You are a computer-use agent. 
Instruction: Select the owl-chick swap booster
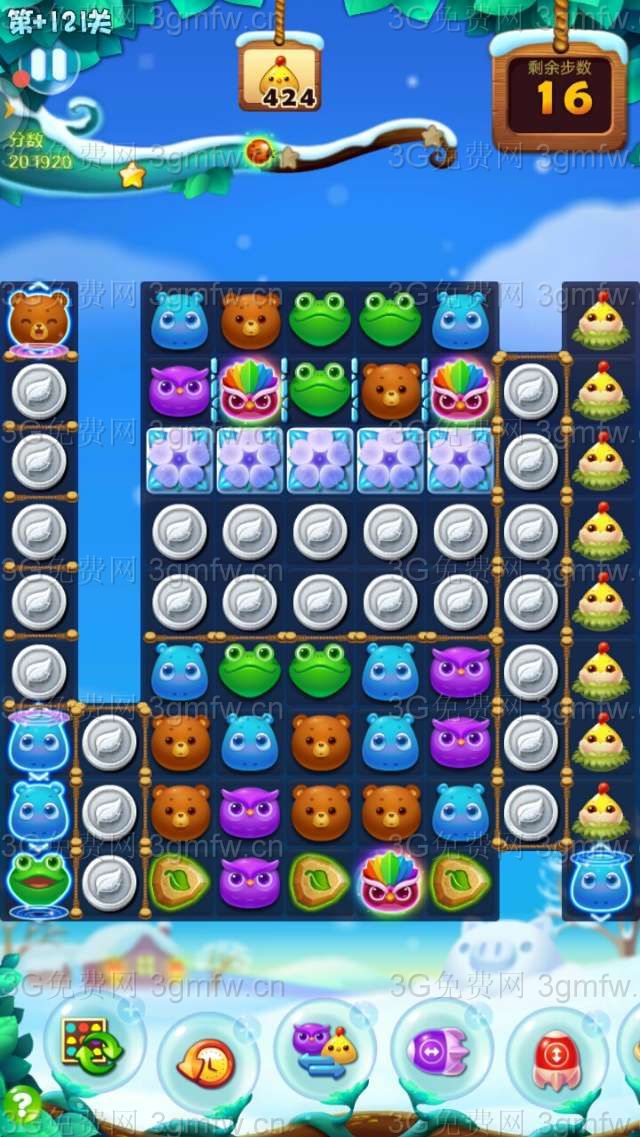pyautogui.click(x=324, y=1050)
